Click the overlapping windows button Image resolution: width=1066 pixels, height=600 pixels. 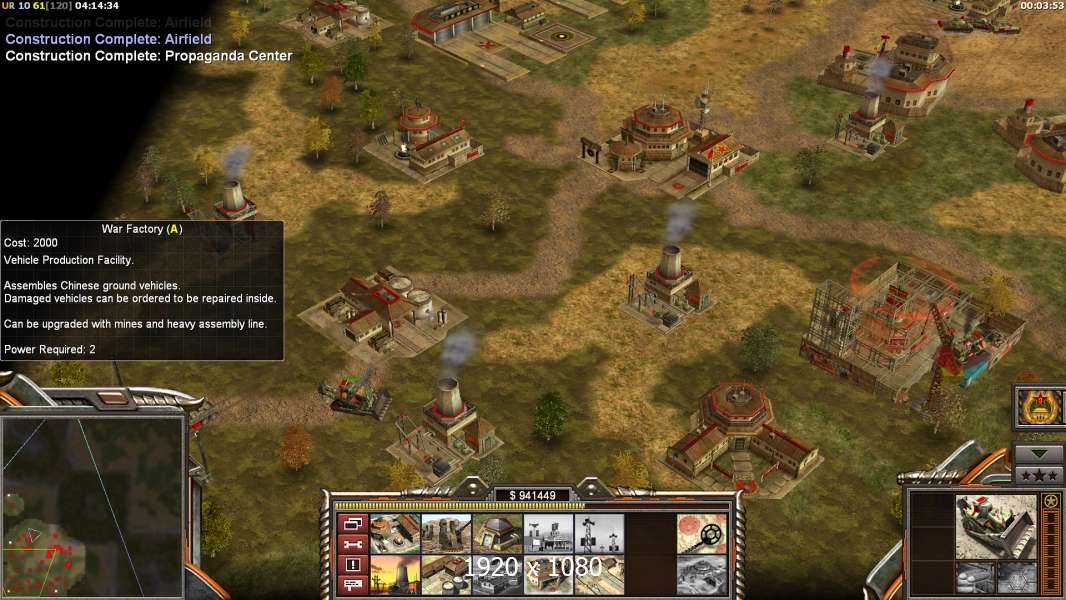[x=352, y=524]
